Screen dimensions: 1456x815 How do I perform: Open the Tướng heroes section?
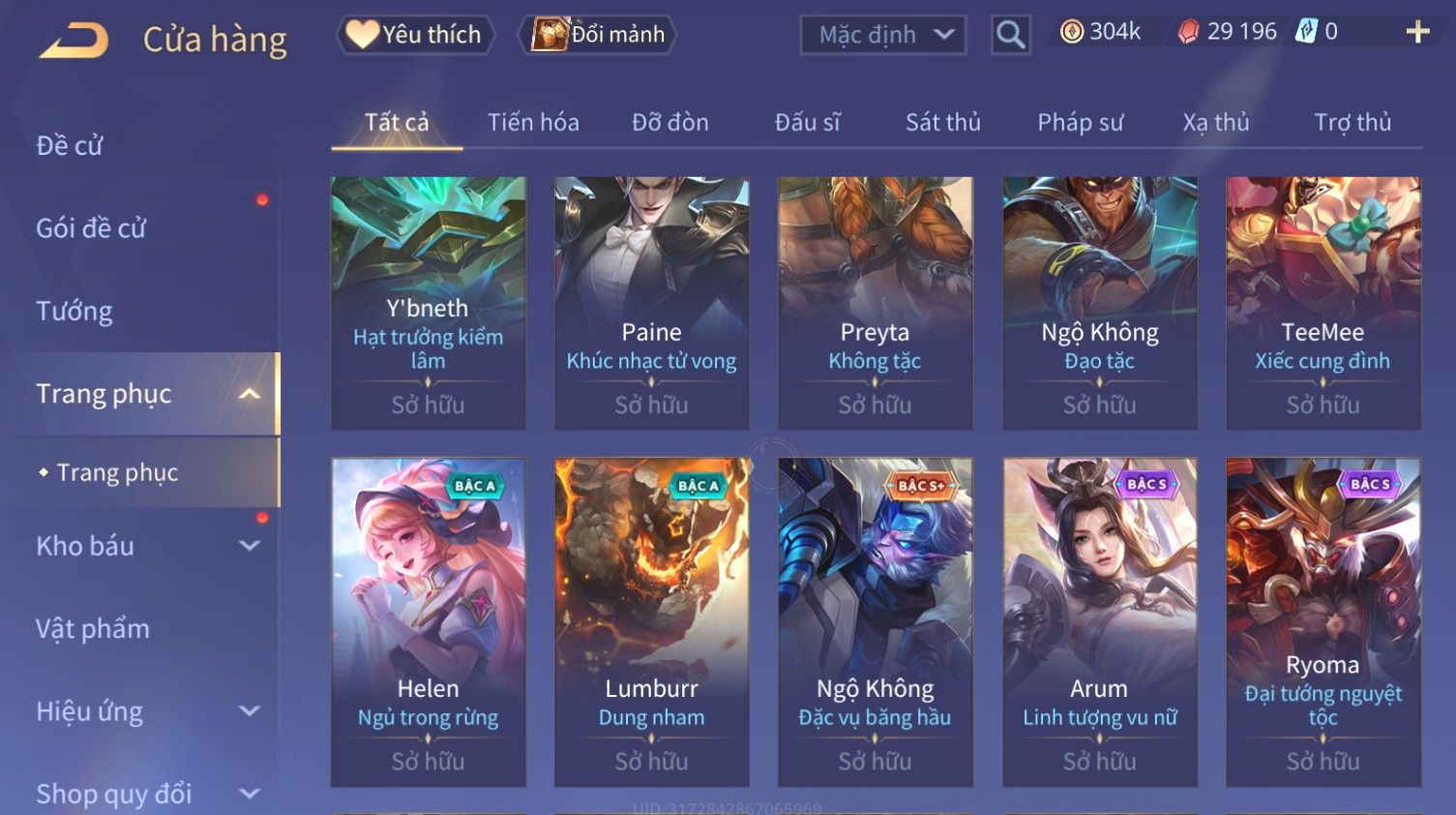coord(74,311)
